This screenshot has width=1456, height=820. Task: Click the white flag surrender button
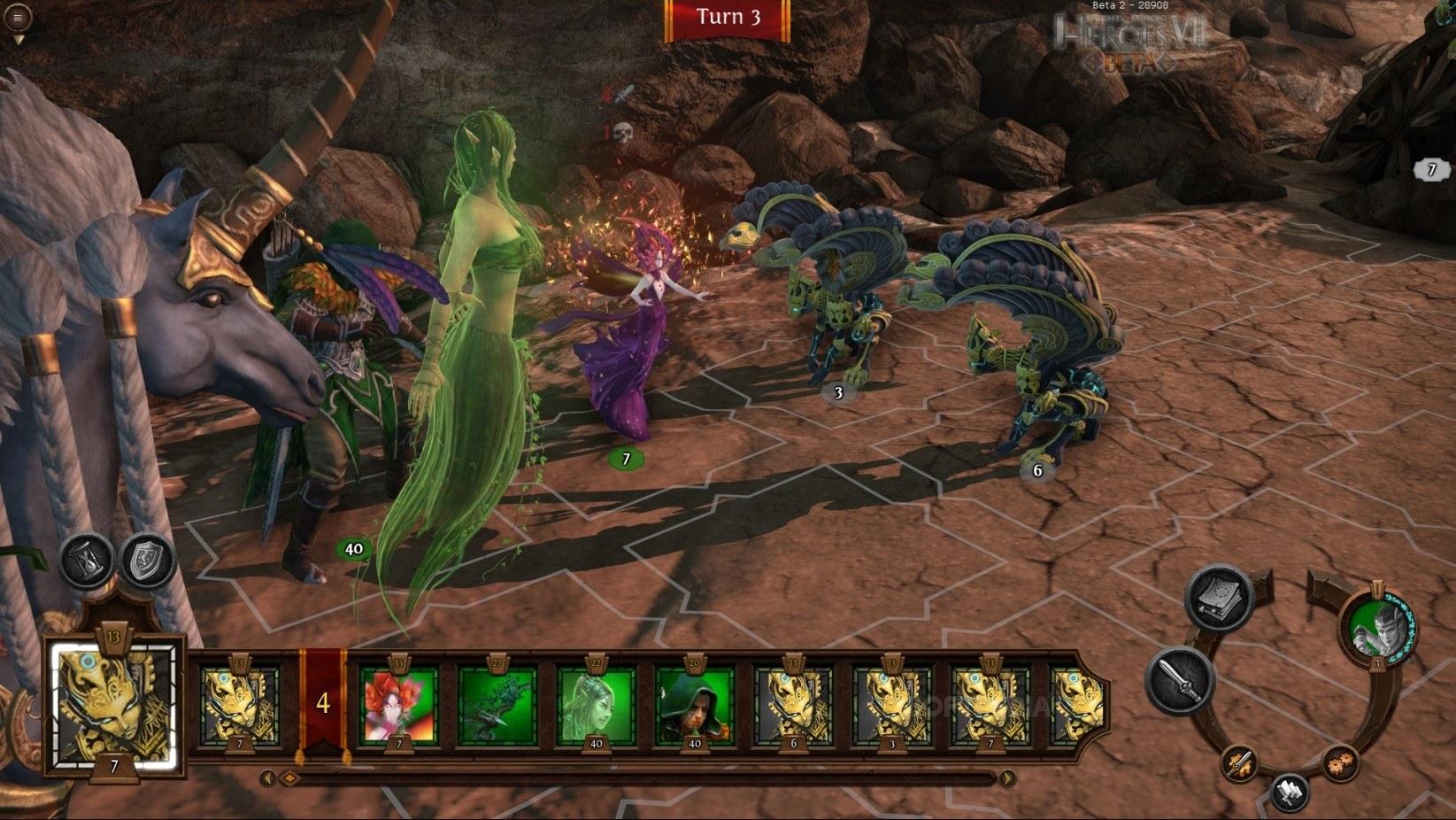(1290, 791)
